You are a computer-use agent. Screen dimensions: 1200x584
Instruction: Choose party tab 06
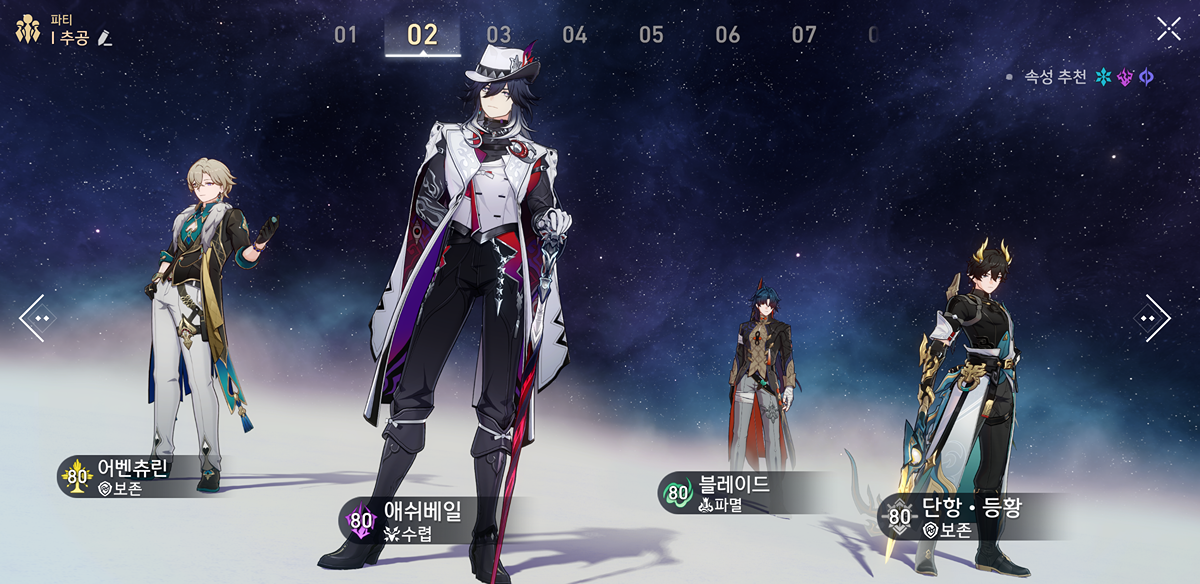(727, 35)
